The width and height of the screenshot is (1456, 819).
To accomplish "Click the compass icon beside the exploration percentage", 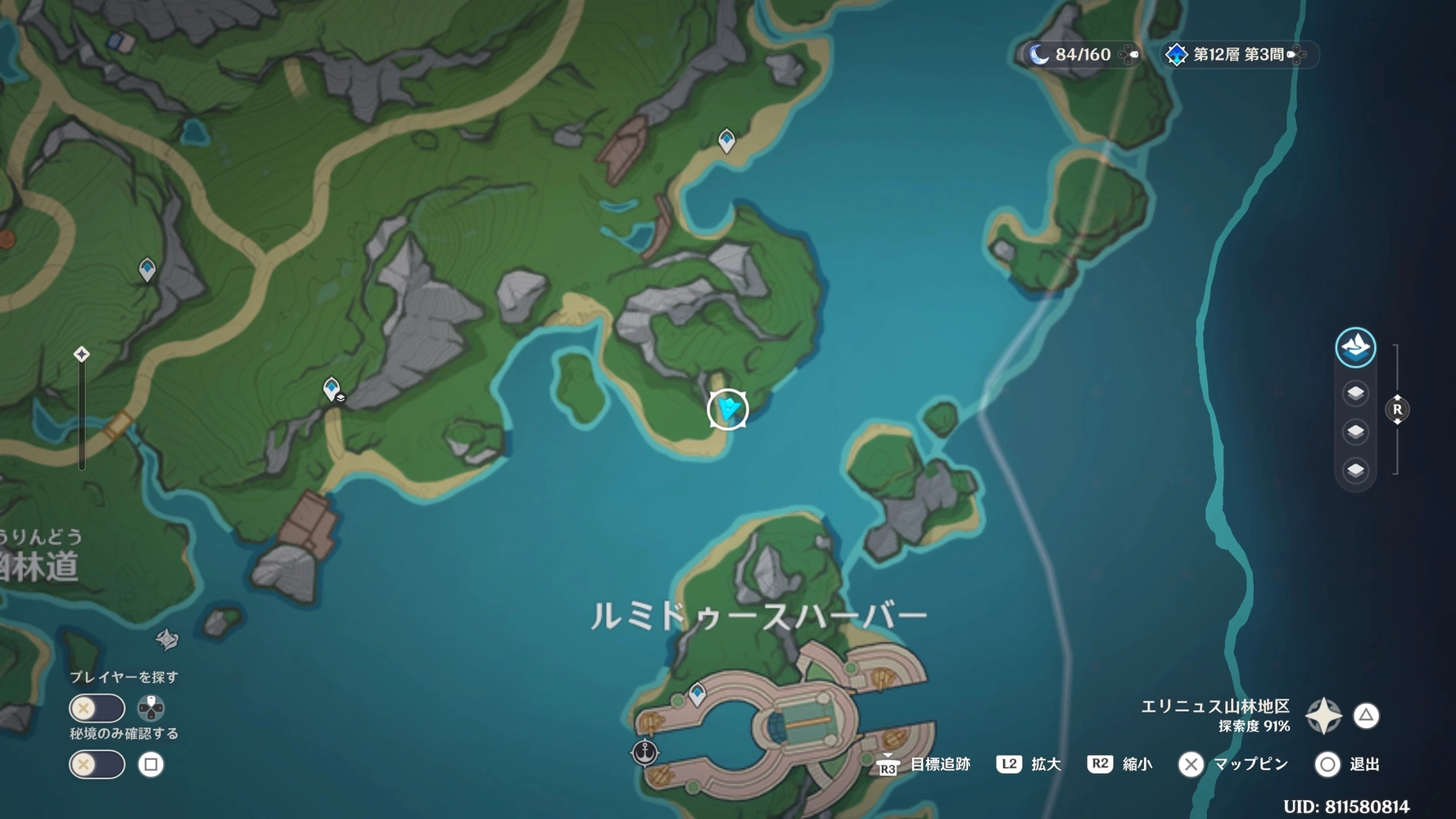I will point(1324,715).
